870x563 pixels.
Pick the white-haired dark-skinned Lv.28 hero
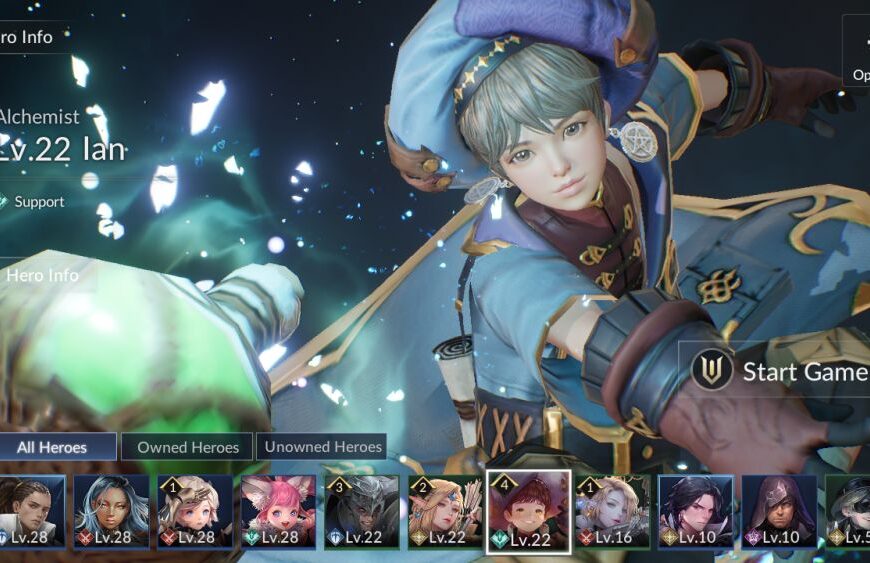tap(111, 511)
